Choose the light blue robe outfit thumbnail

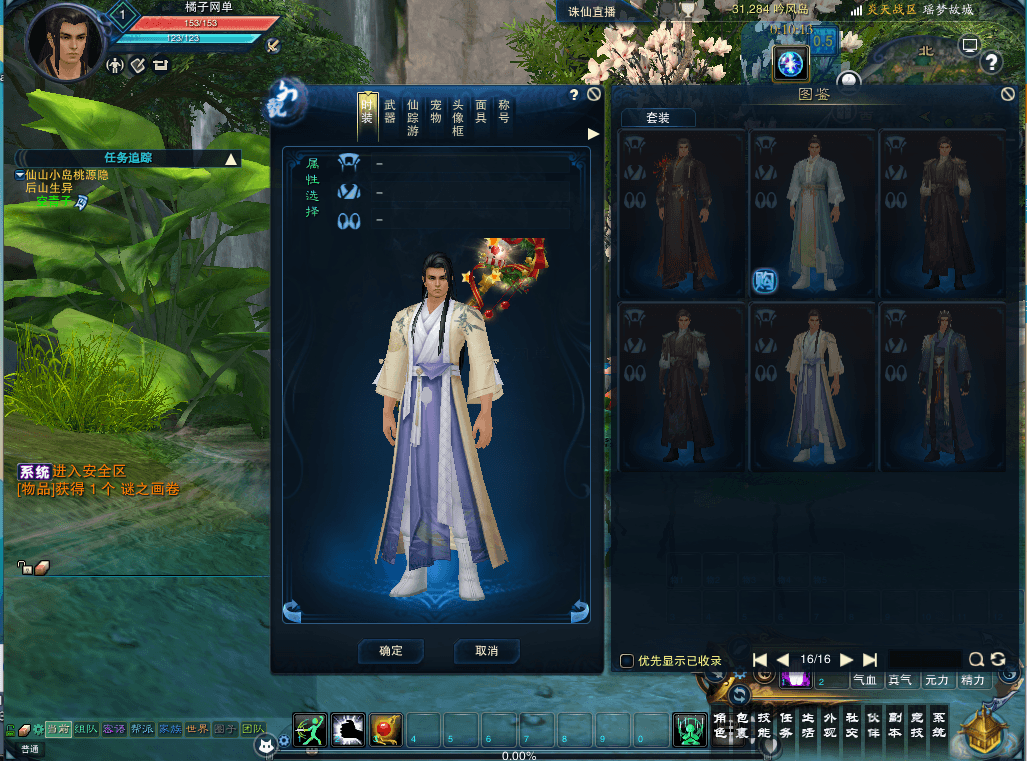click(814, 213)
